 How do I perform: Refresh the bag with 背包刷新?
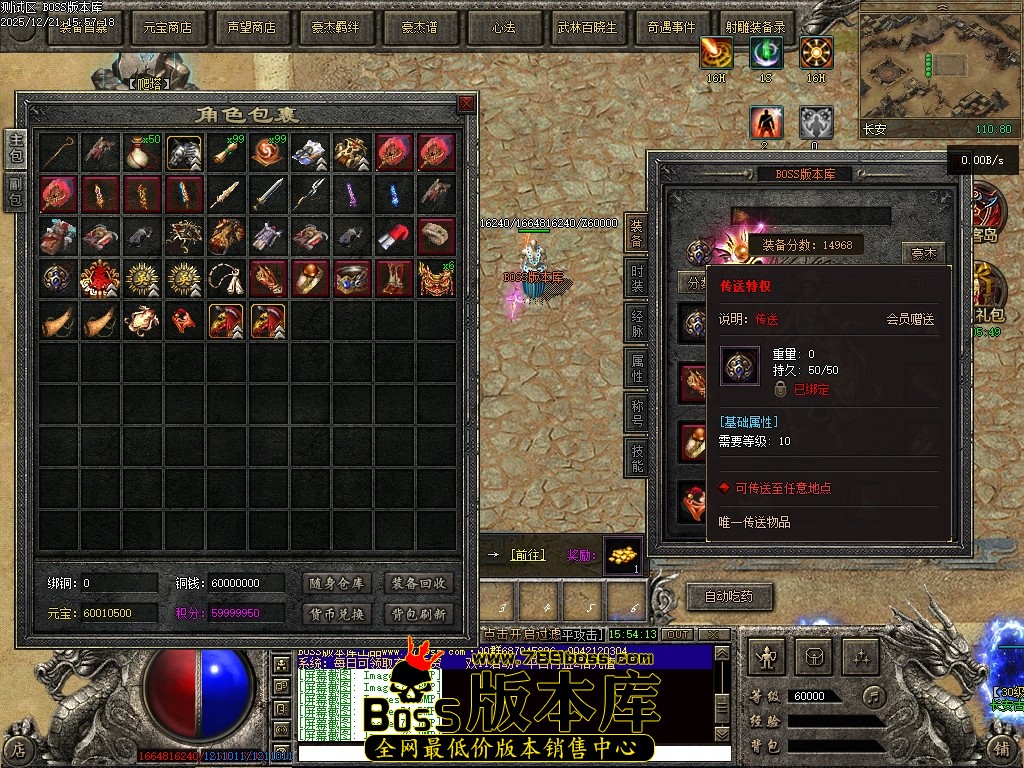pyautogui.click(x=419, y=613)
